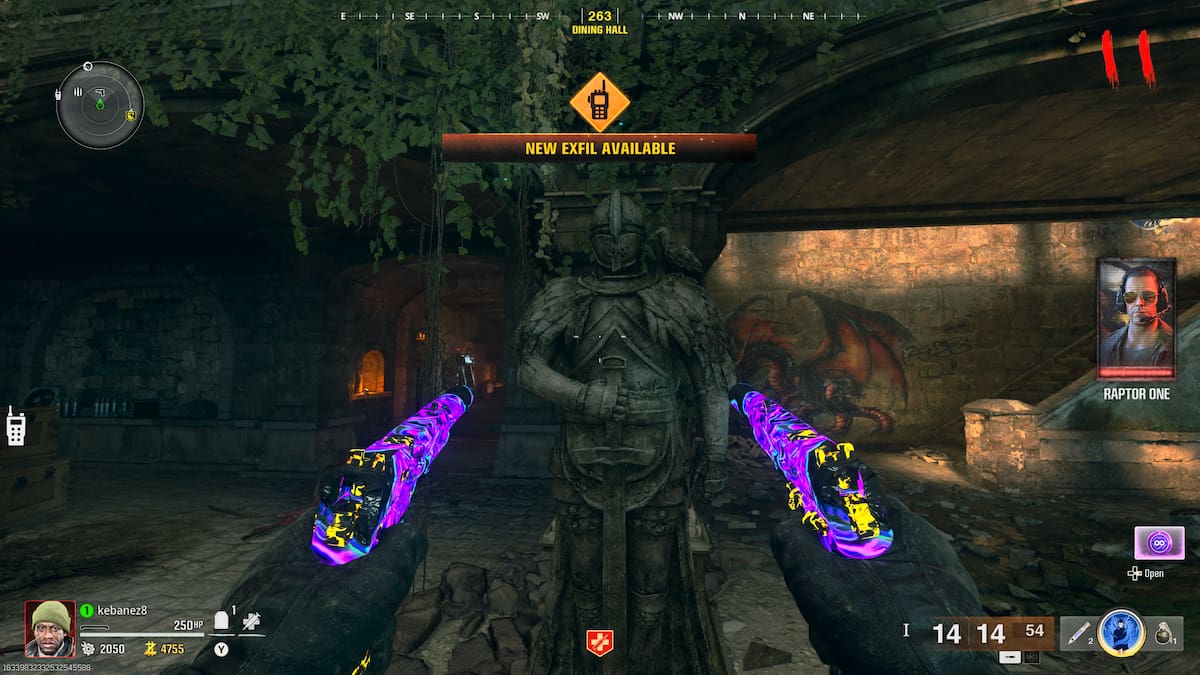Open the purple GobbleGum pack

click(1159, 543)
